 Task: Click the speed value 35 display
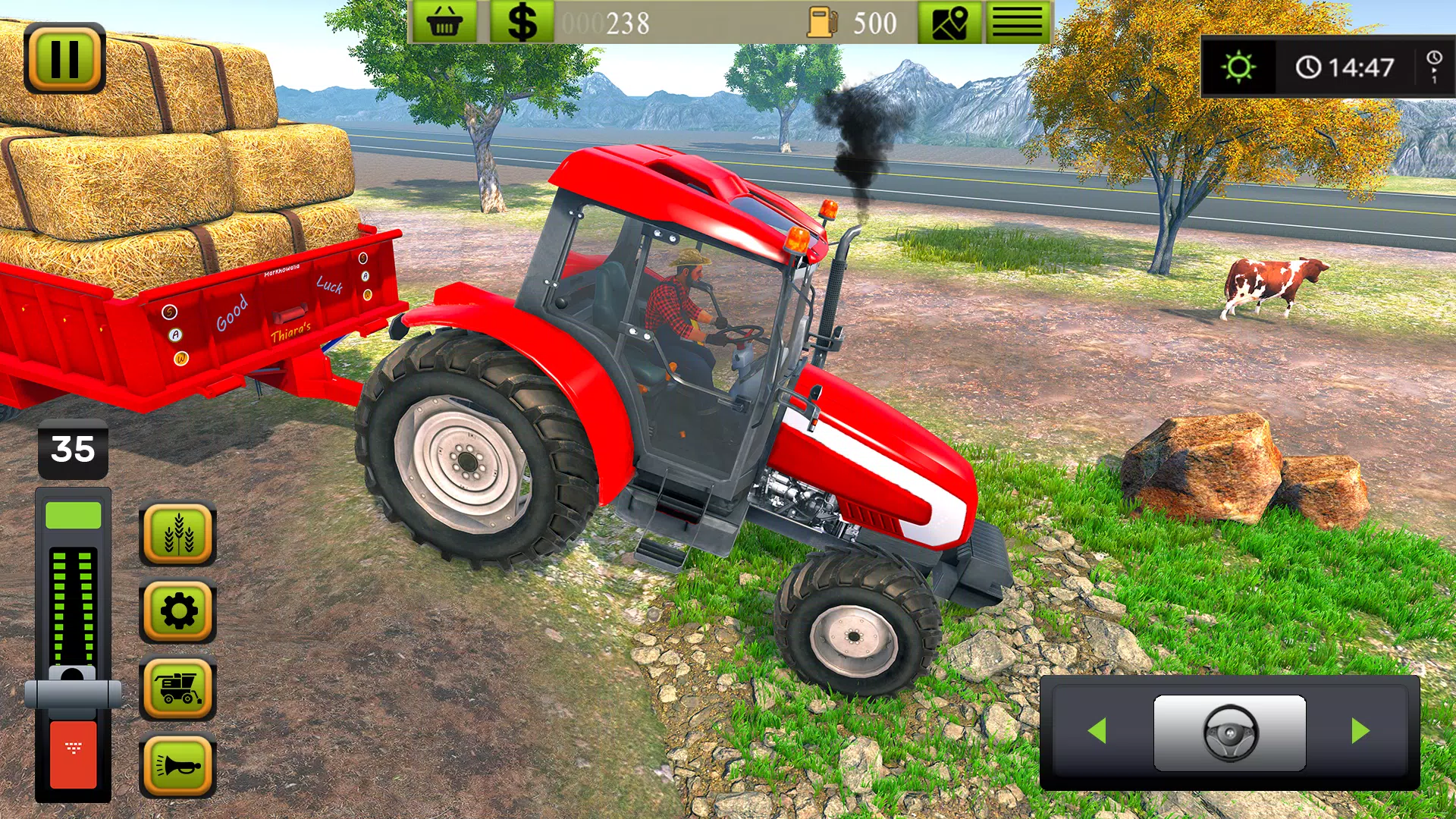point(74,449)
